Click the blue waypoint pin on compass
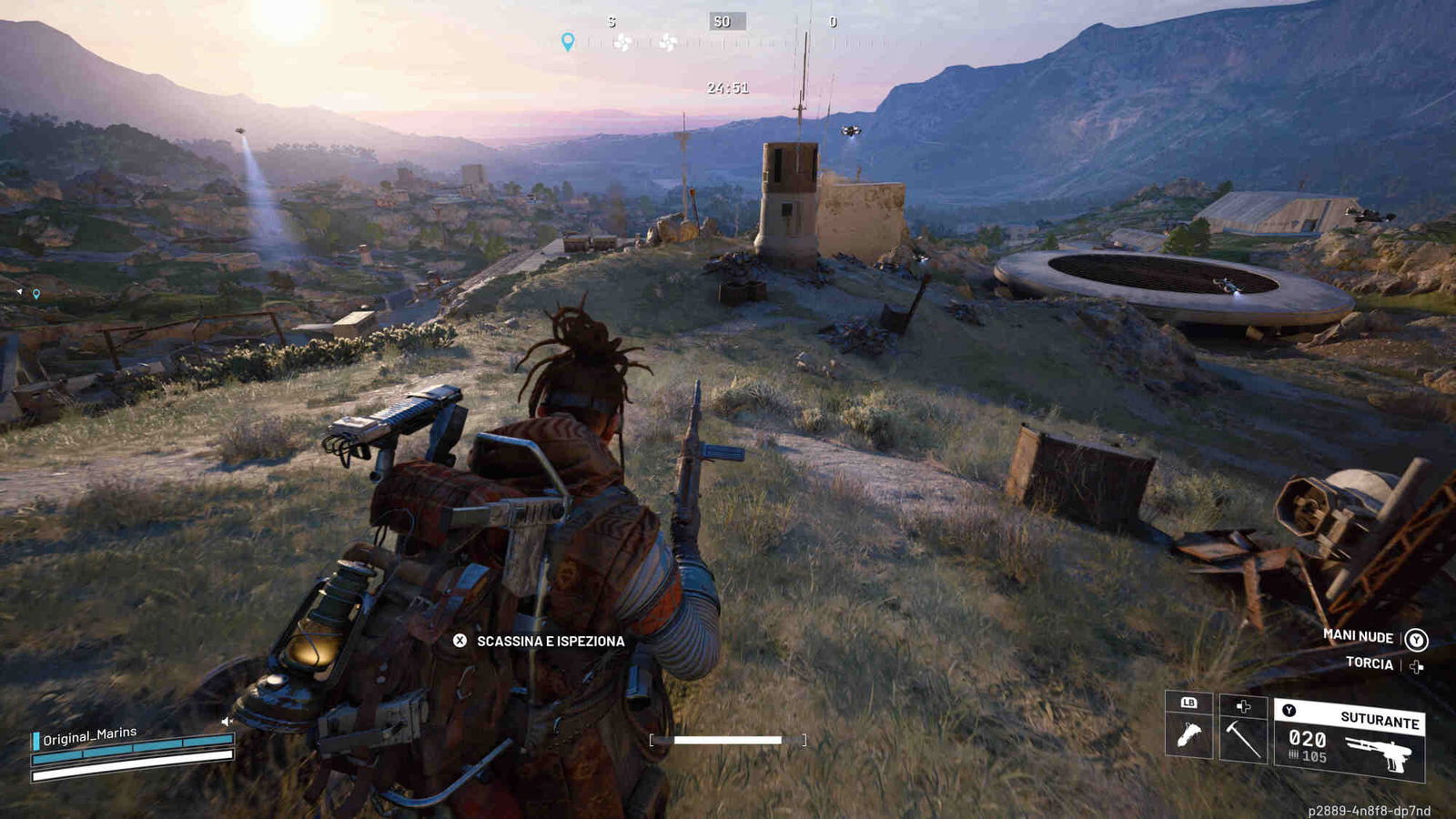Image resolution: width=1456 pixels, height=819 pixels. 568,42
